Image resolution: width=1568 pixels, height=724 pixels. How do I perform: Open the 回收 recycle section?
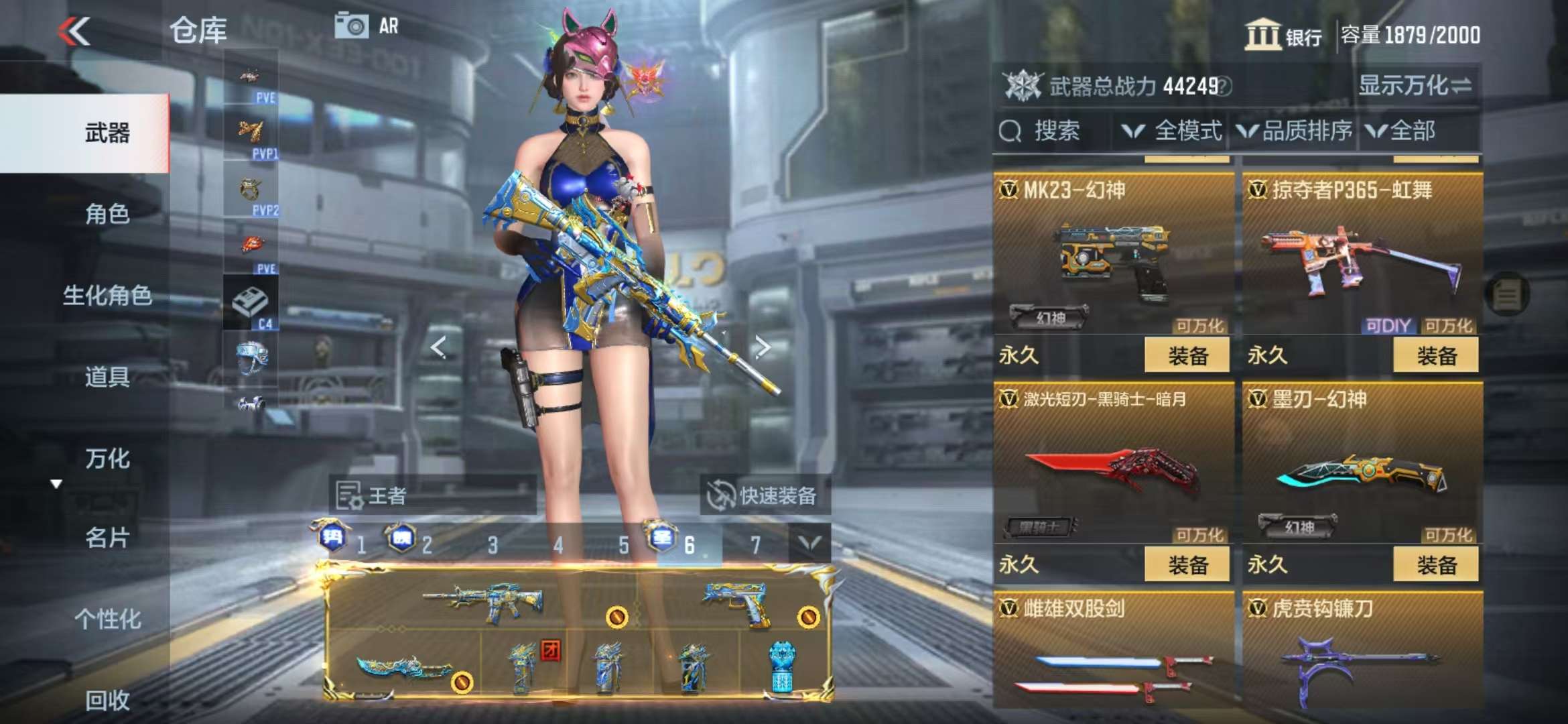[x=107, y=700]
